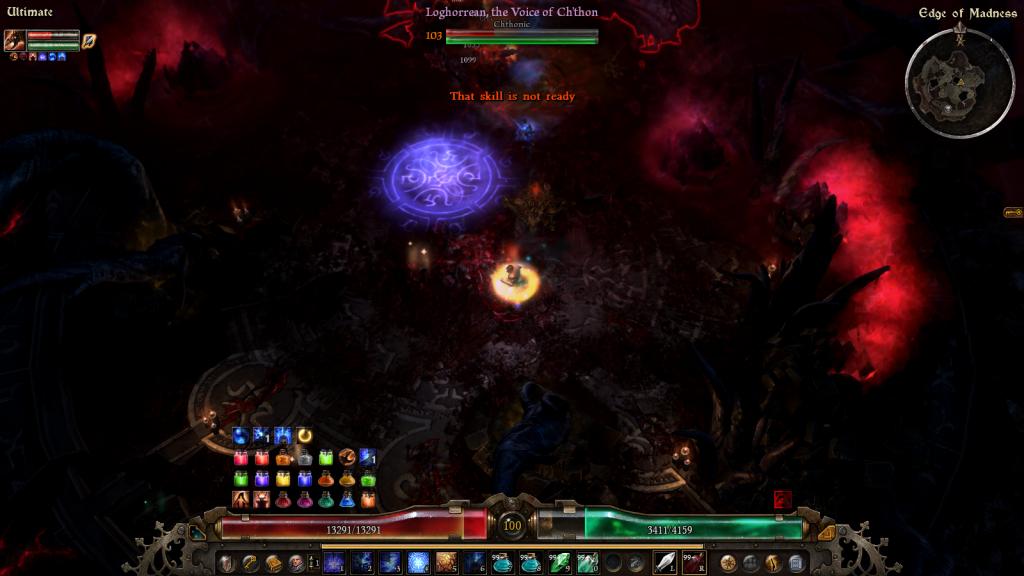
Task: Use the green crystal item in slot 9
Action: pos(559,563)
